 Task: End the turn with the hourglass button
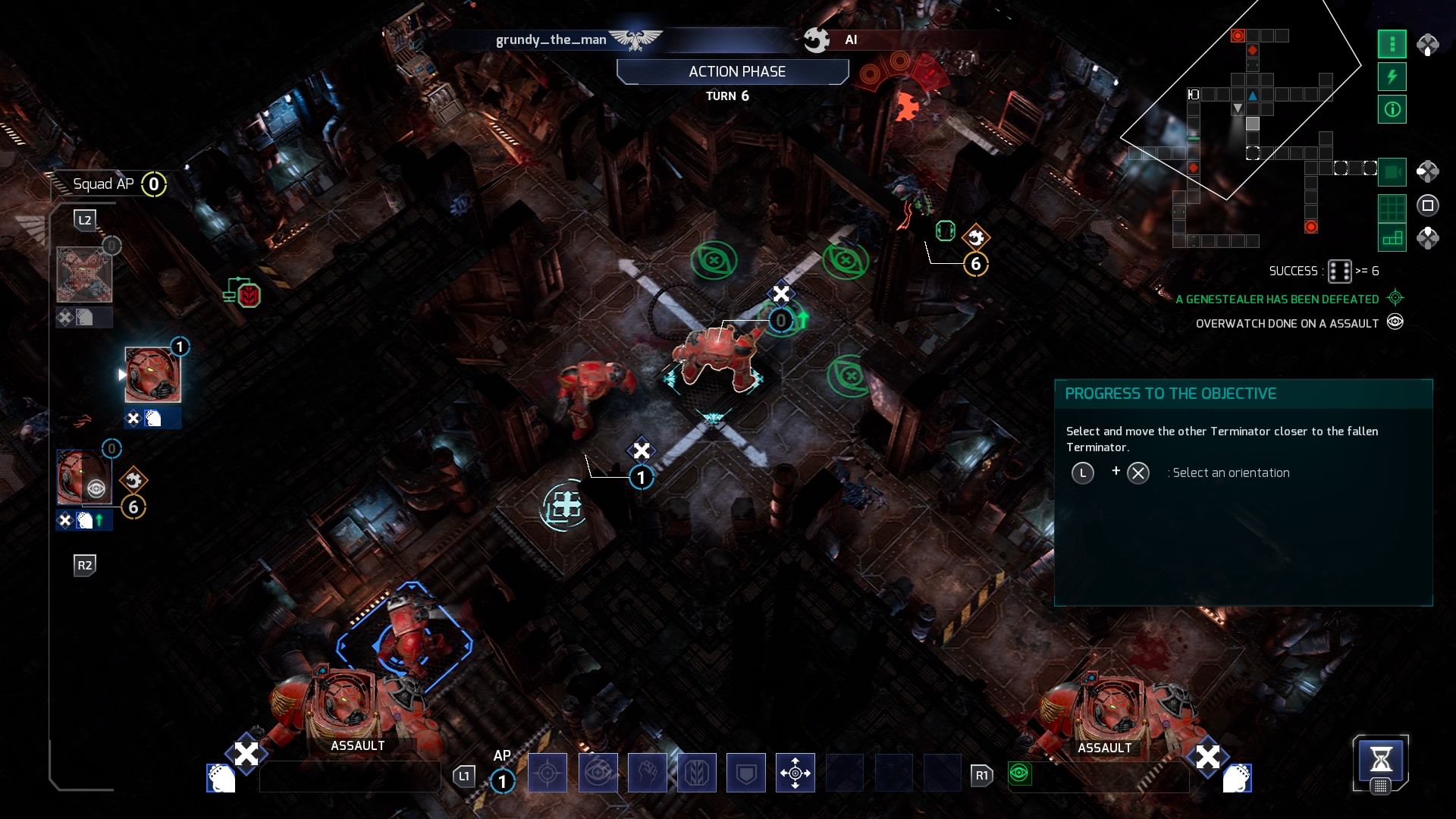(x=1380, y=759)
